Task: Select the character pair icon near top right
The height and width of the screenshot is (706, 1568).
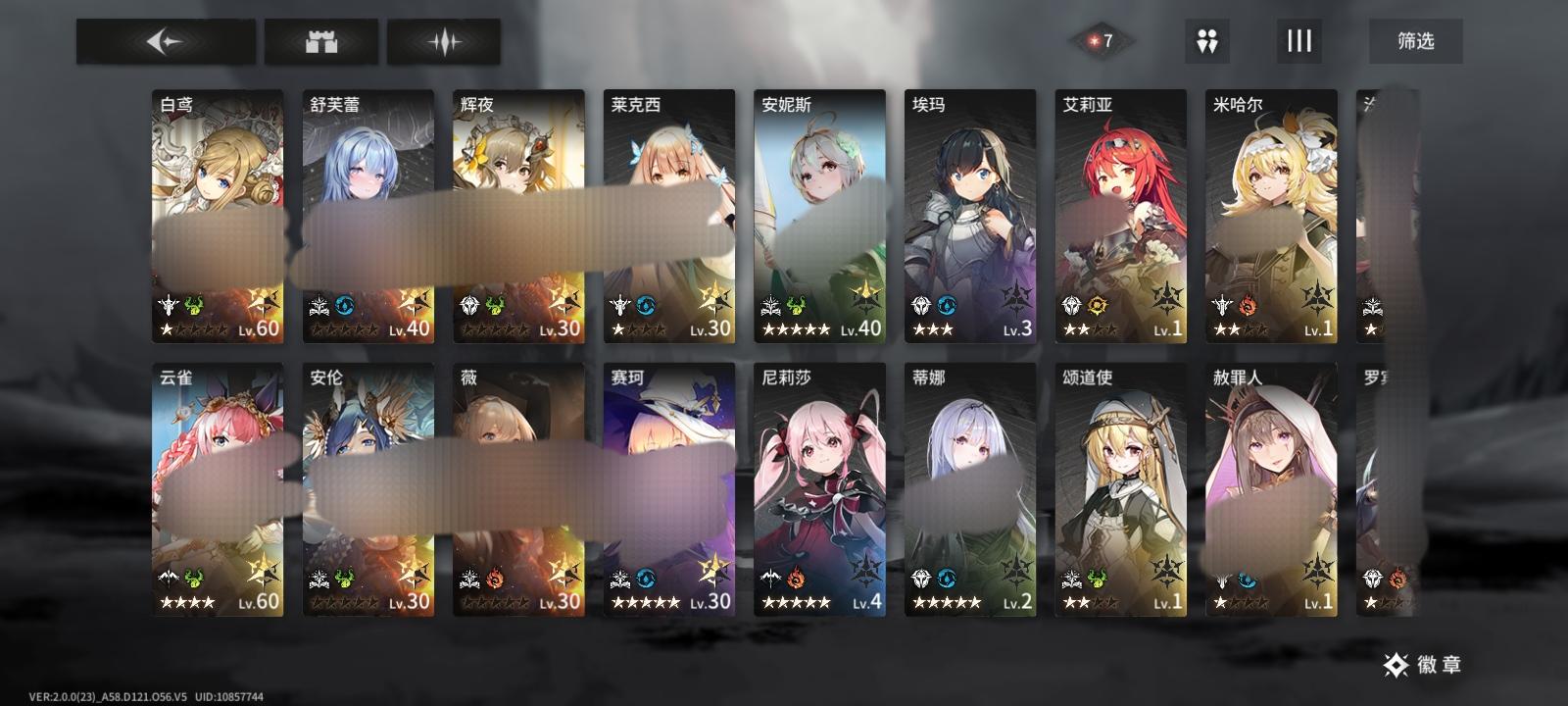Action: [1207, 40]
